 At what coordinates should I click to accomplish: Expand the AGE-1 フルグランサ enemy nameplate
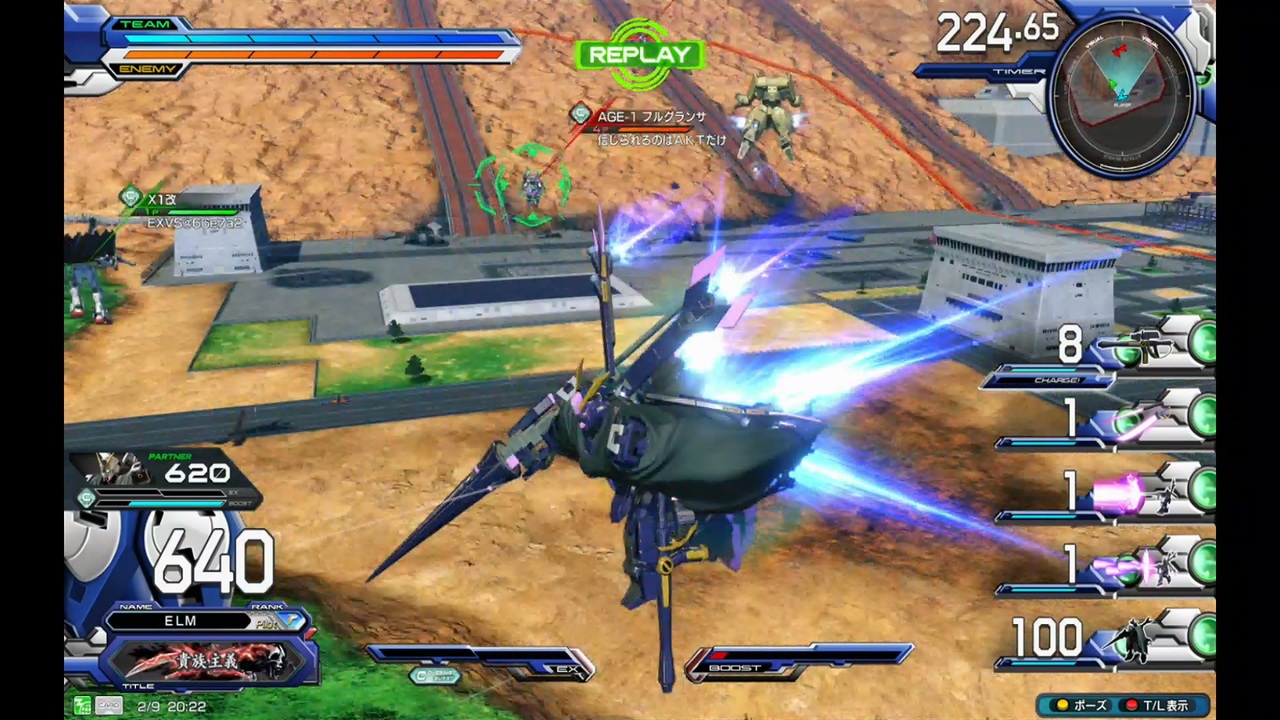pos(651,117)
